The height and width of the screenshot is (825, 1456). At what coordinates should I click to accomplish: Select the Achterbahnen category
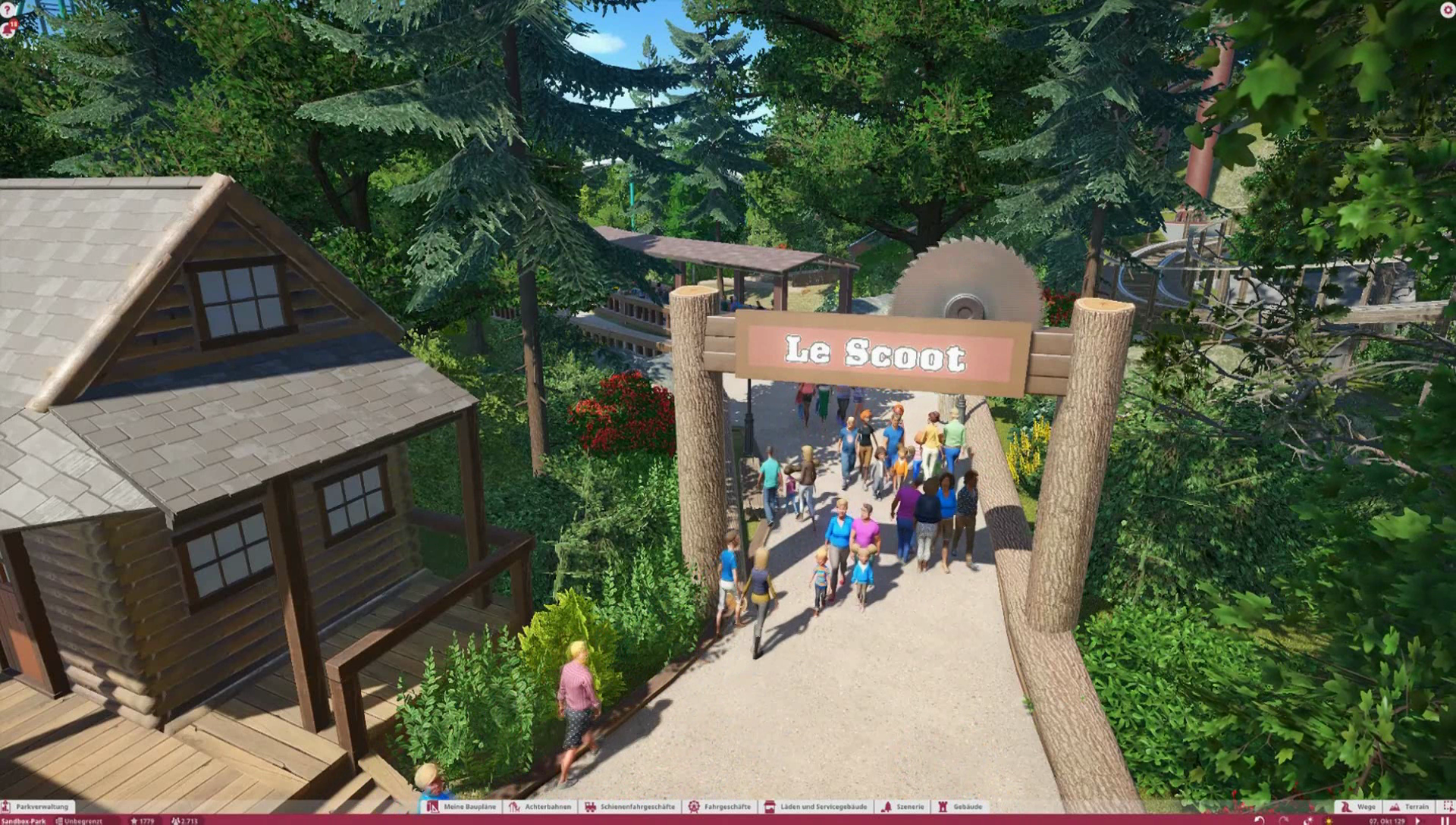(540, 807)
